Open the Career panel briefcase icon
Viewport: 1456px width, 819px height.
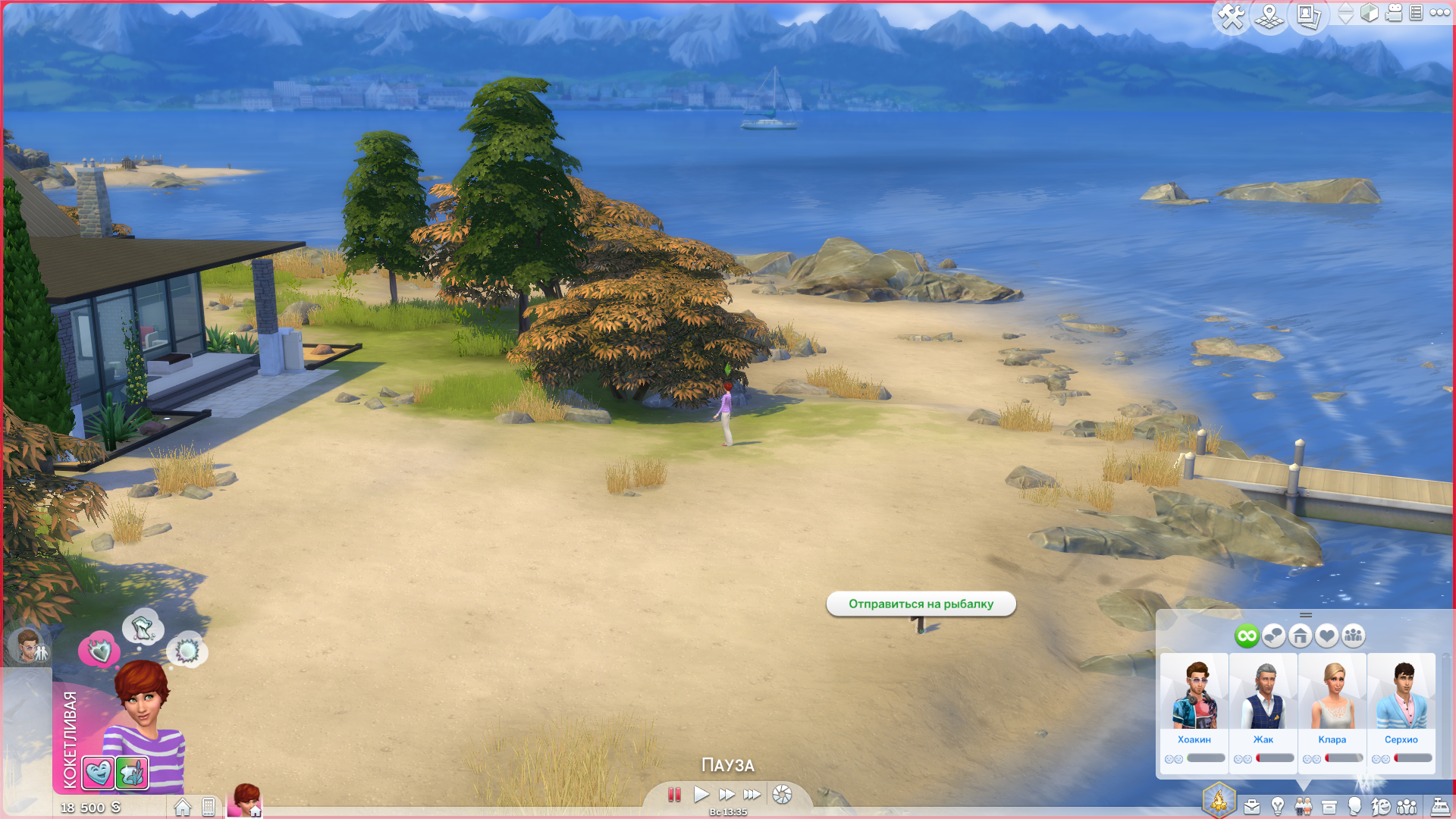pos(1252,807)
